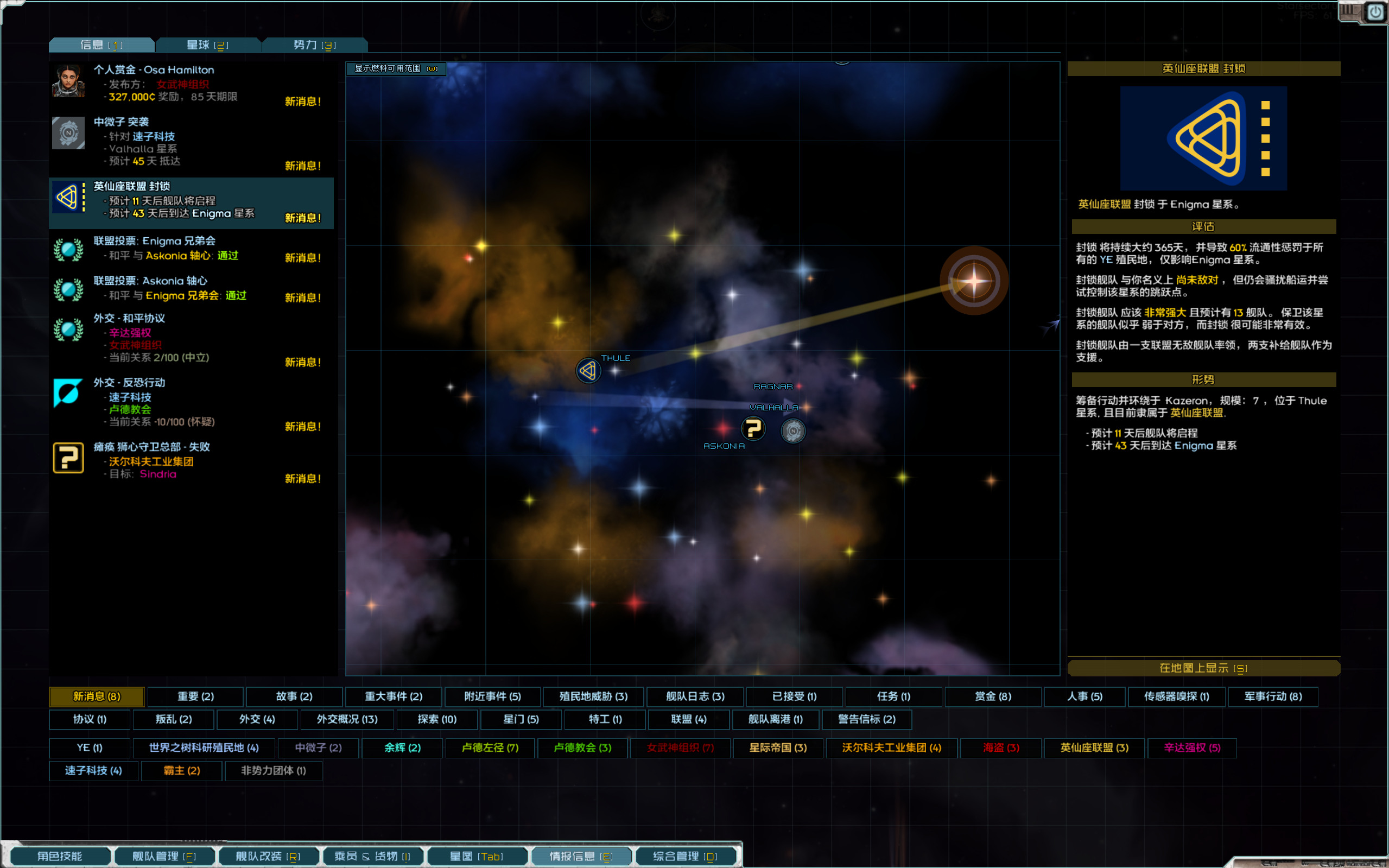Open the 外交 - 反恐行动 message
Image resolution: width=1389 pixels, height=868 pixels.
[x=191, y=402]
